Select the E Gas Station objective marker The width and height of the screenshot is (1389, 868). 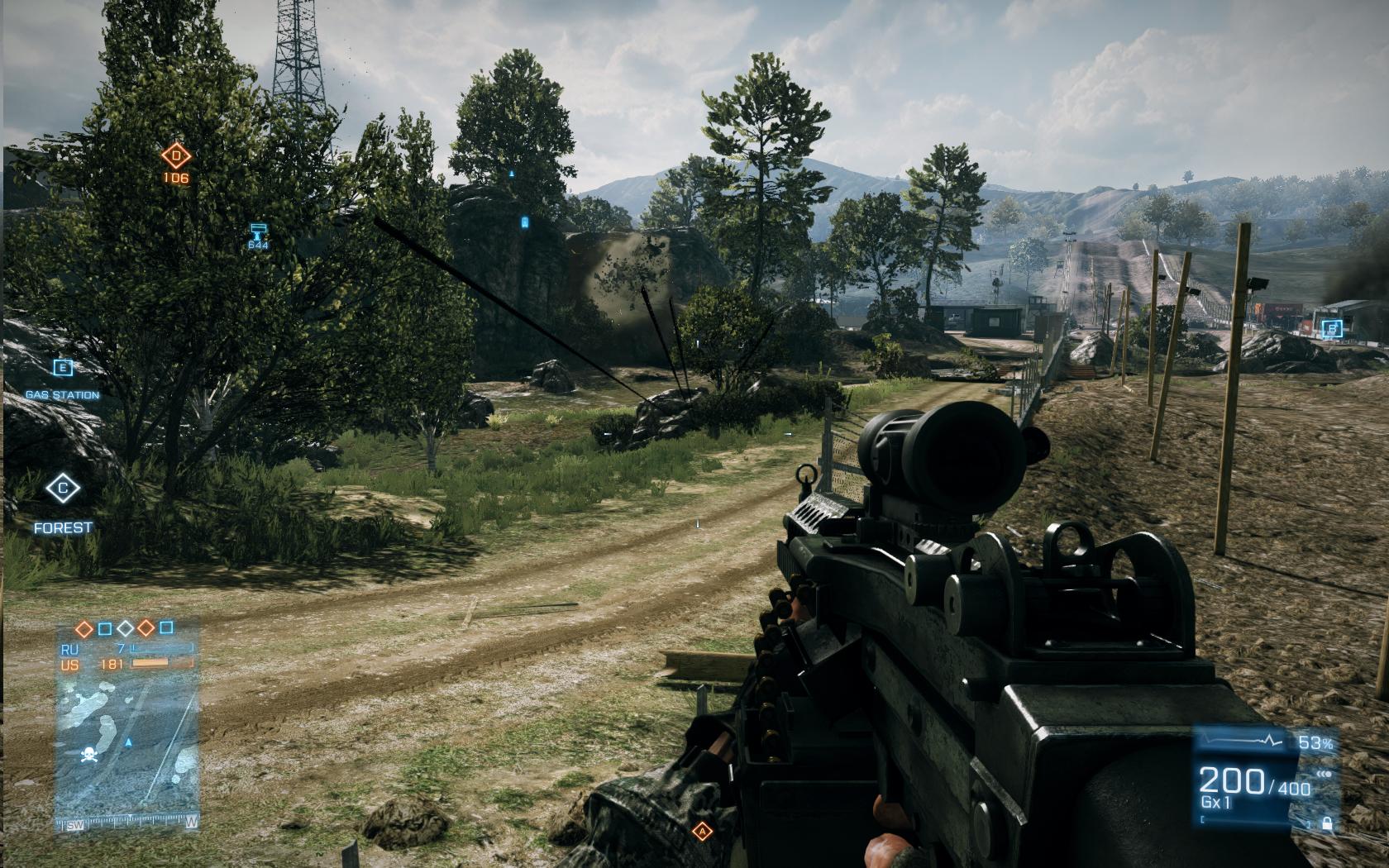tap(63, 369)
